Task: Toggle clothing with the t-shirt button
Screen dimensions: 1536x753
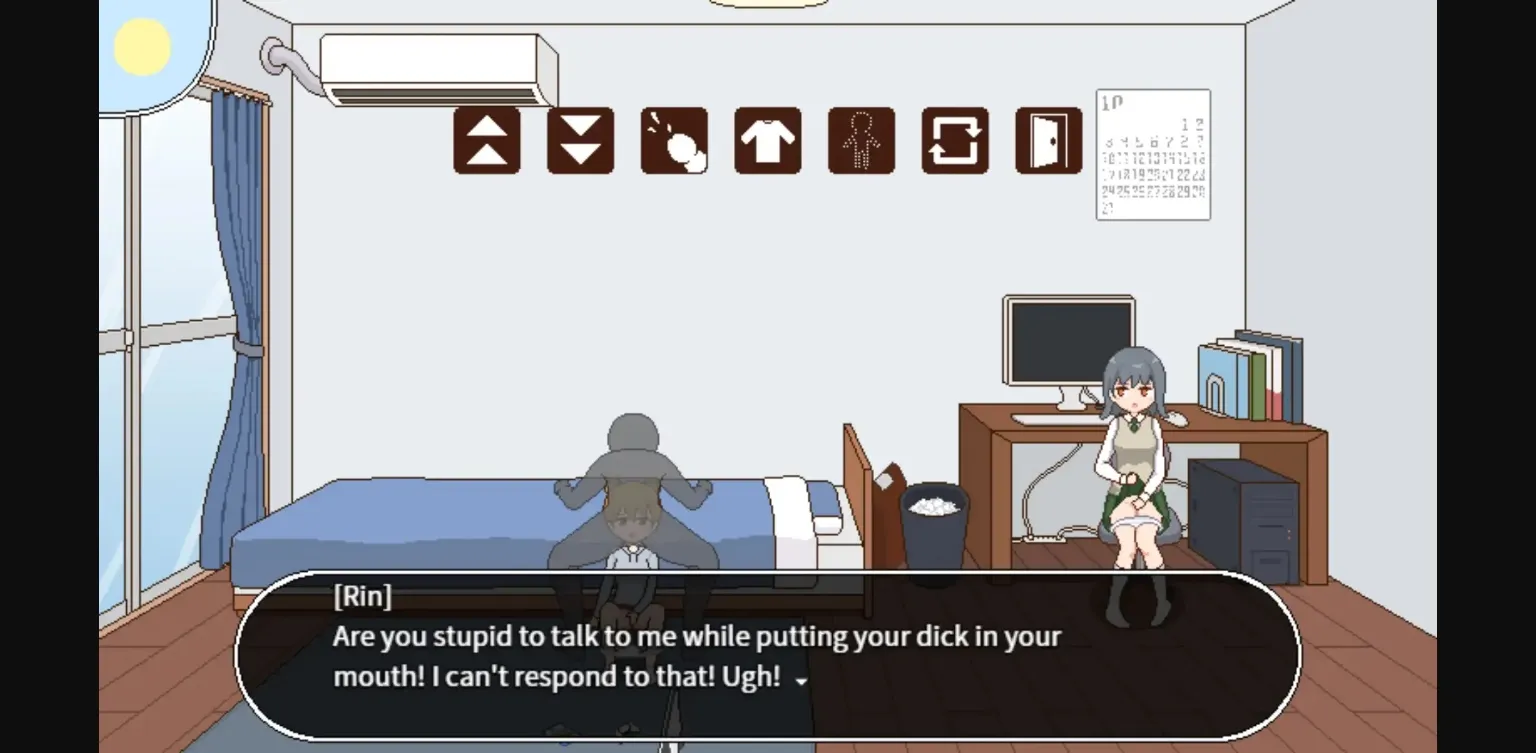Action: click(x=766, y=140)
